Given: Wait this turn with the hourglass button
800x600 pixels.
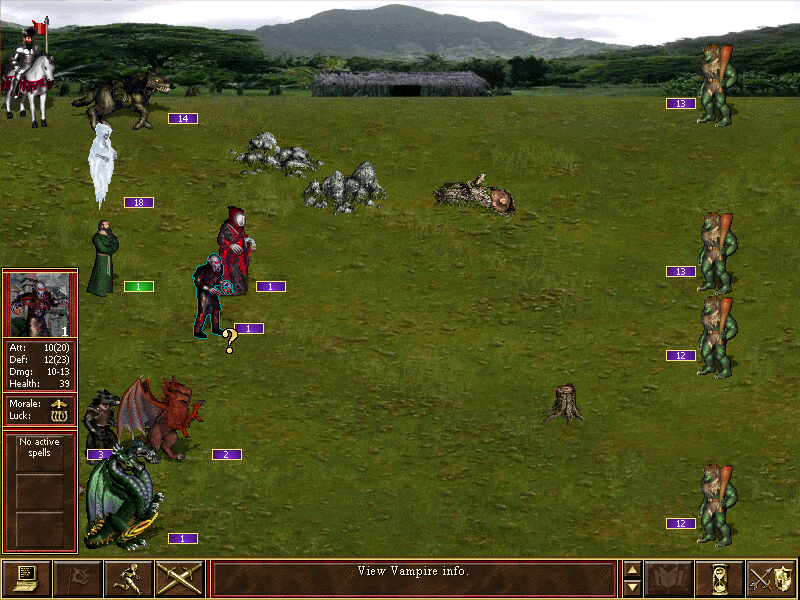Looking at the screenshot, I should coord(719,578).
